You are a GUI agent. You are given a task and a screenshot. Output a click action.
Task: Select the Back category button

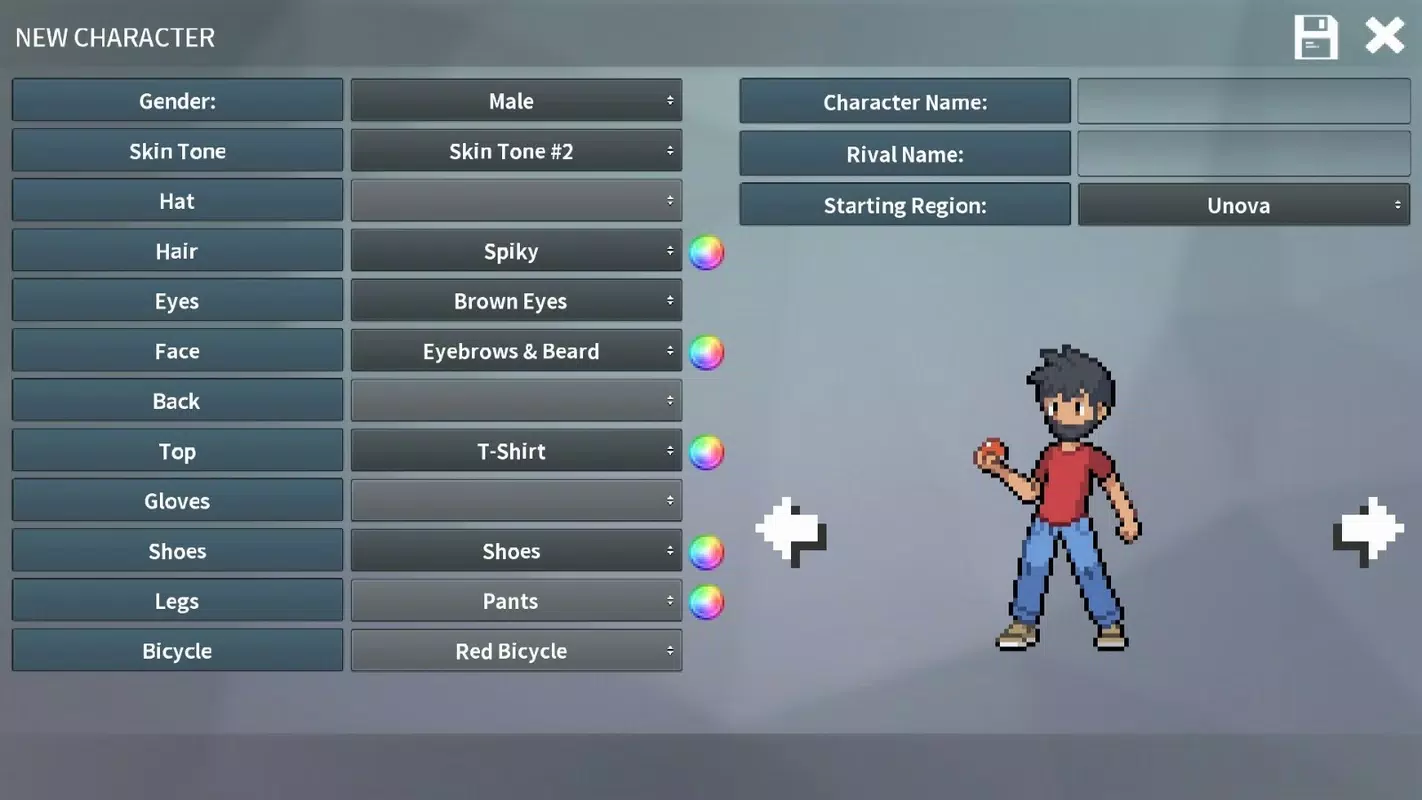177,400
